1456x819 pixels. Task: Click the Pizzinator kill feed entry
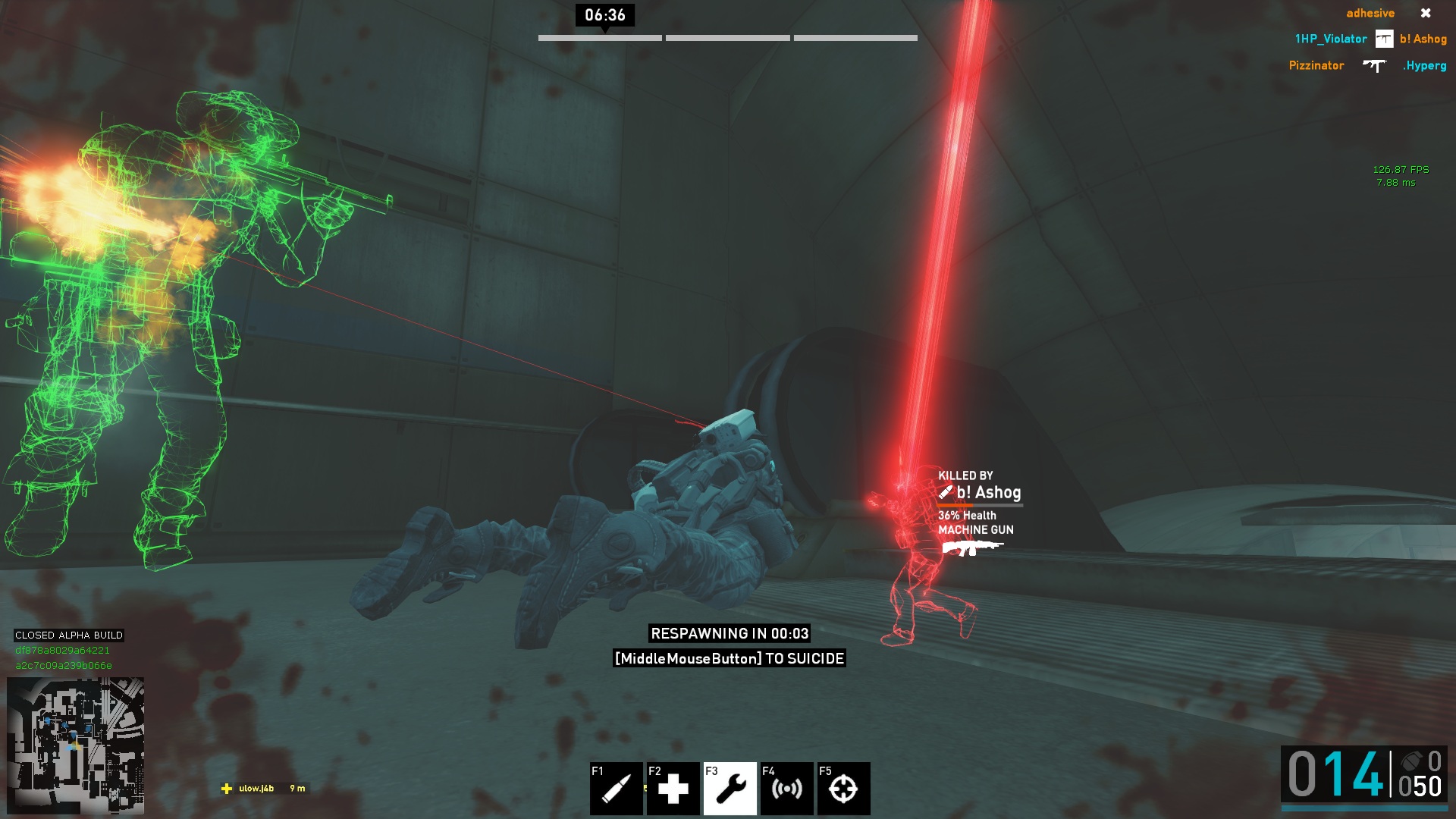pyautogui.click(x=1316, y=66)
